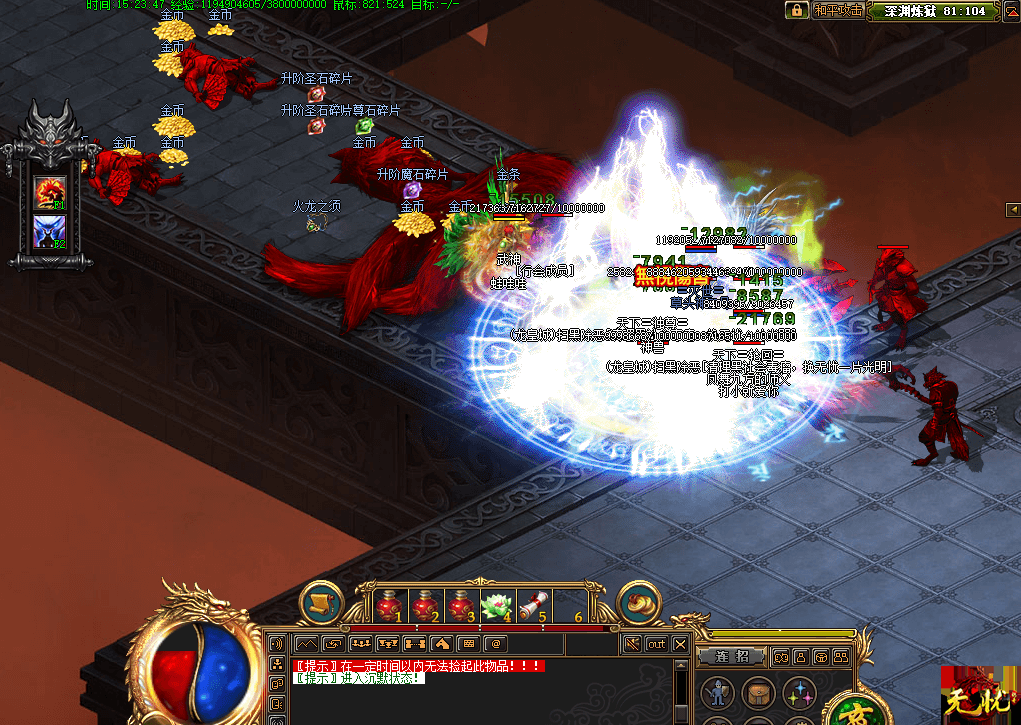Expand the small arrow tab on right edge
Image resolution: width=1021 pixels, height=725 pixels.
click(x=1013, y=209)
